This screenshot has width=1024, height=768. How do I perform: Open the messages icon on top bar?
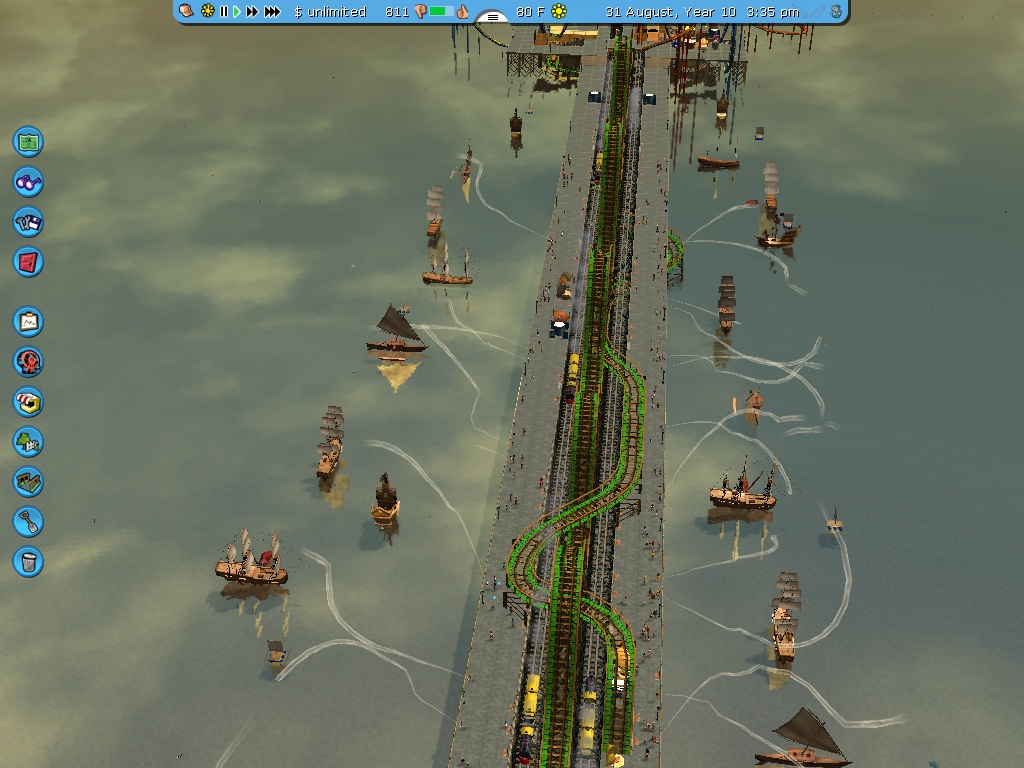(187, 12)
